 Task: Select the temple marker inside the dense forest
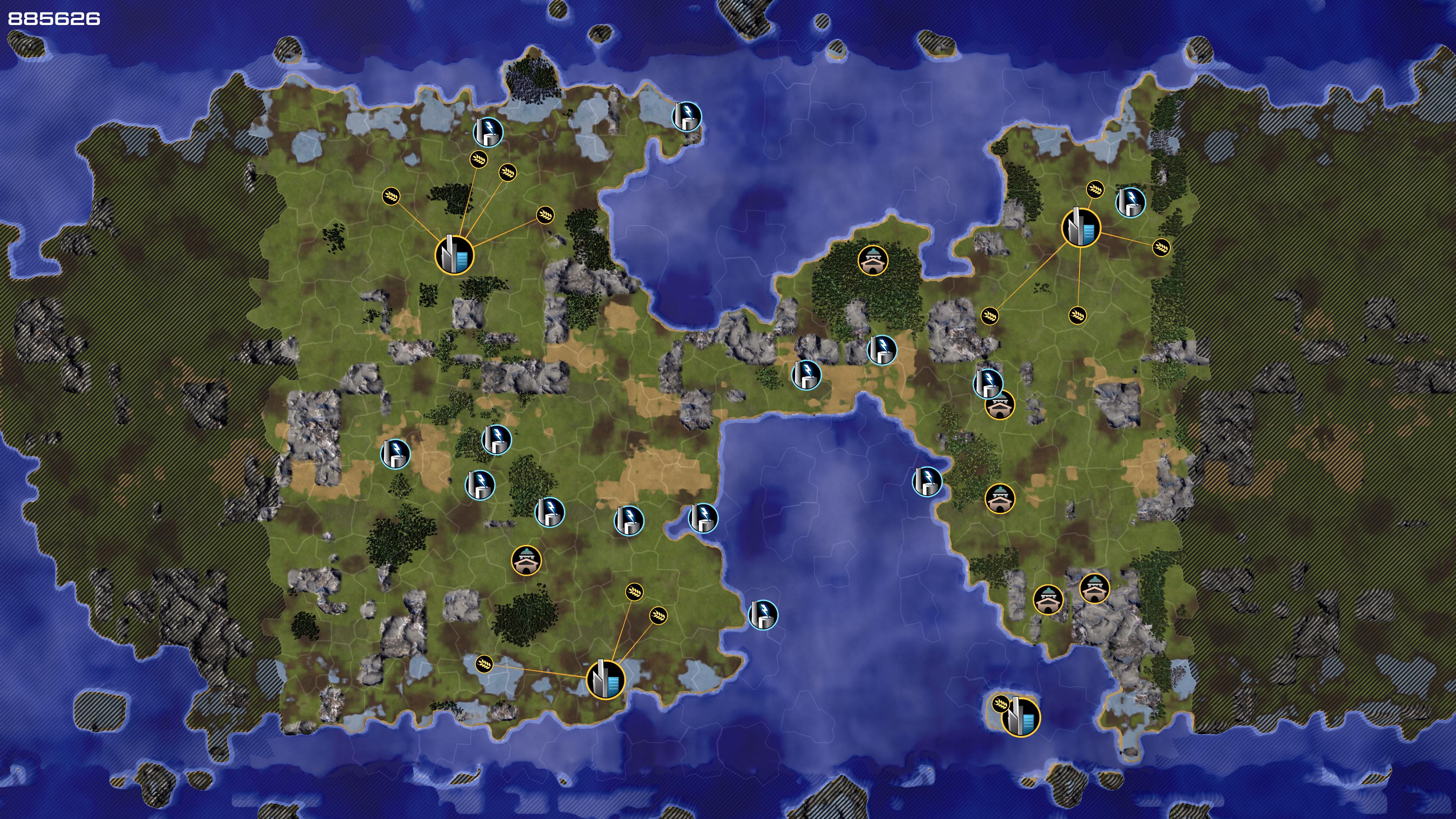[x=873, y=260]
